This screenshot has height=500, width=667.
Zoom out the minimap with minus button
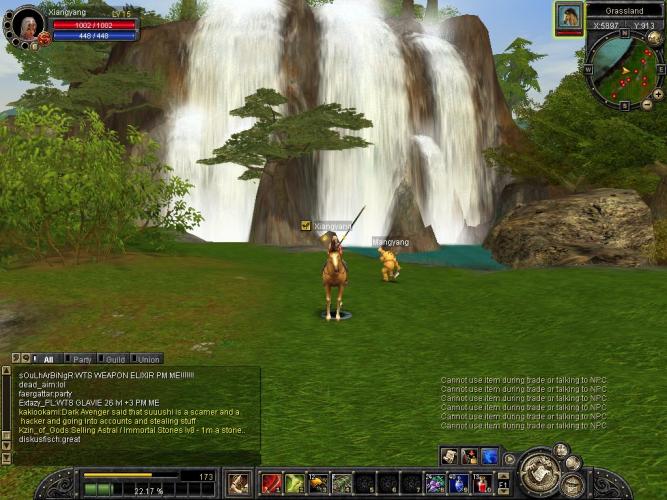click(646, 104)
